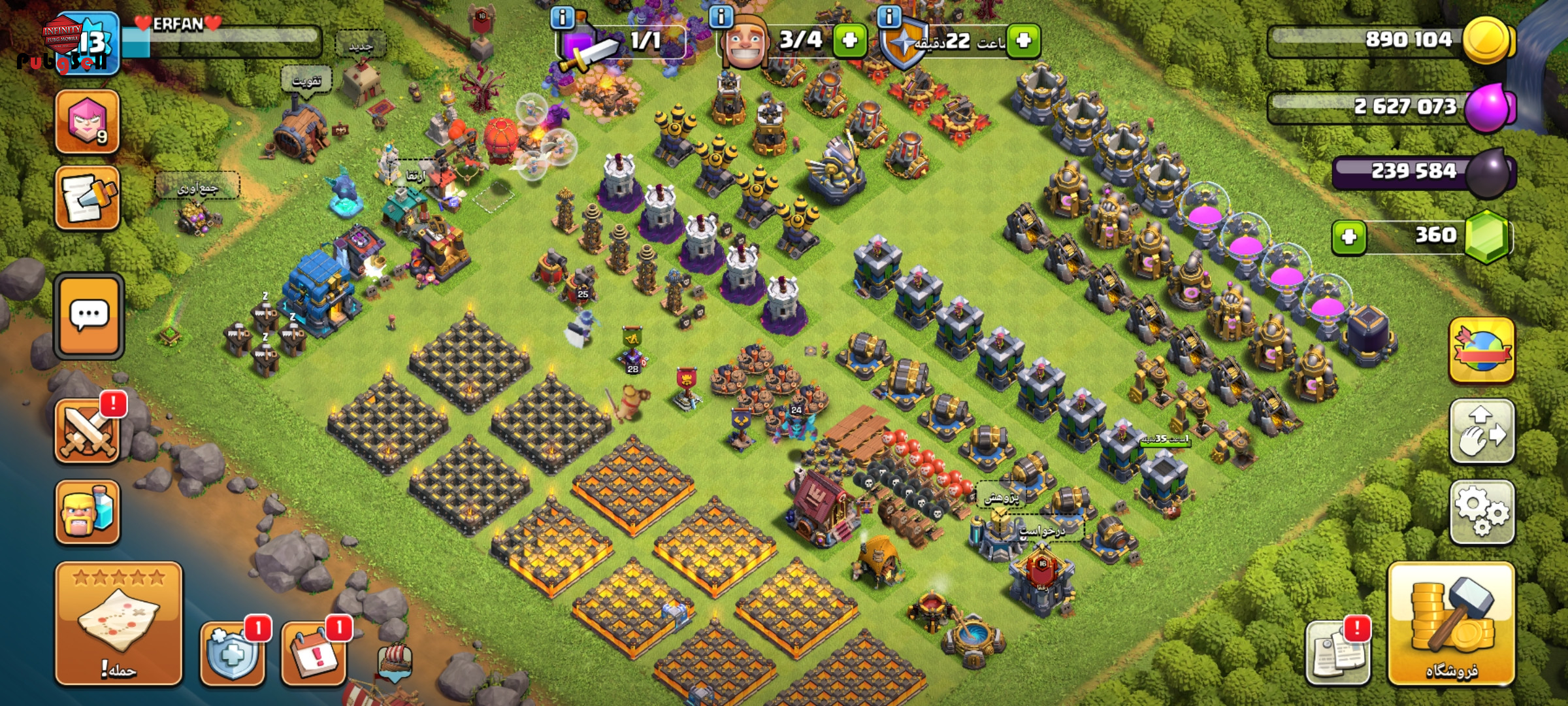Tap the builder's green plus button
This screenshot has width=1568, height=706.
click(849, 41)
